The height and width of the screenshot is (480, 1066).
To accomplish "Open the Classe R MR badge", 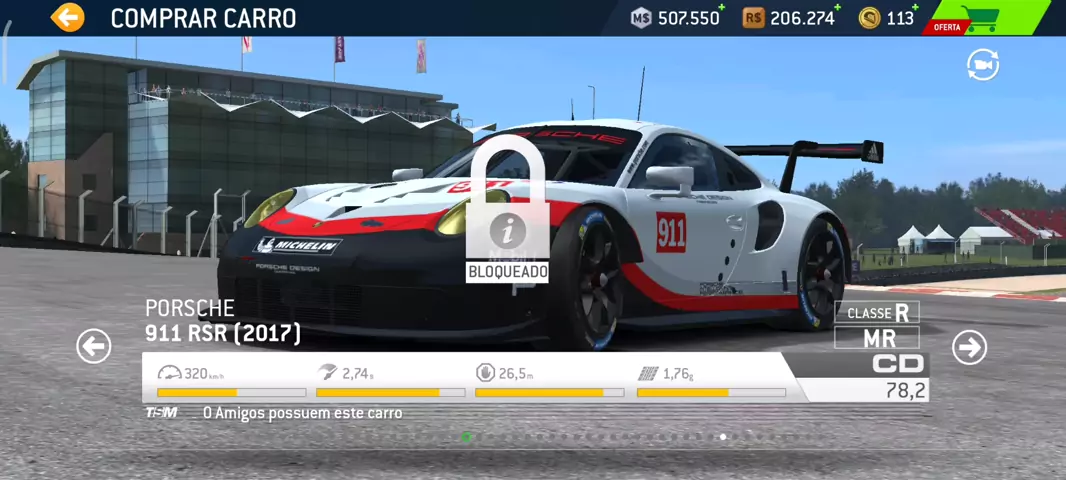I will (x=877, y=325).
